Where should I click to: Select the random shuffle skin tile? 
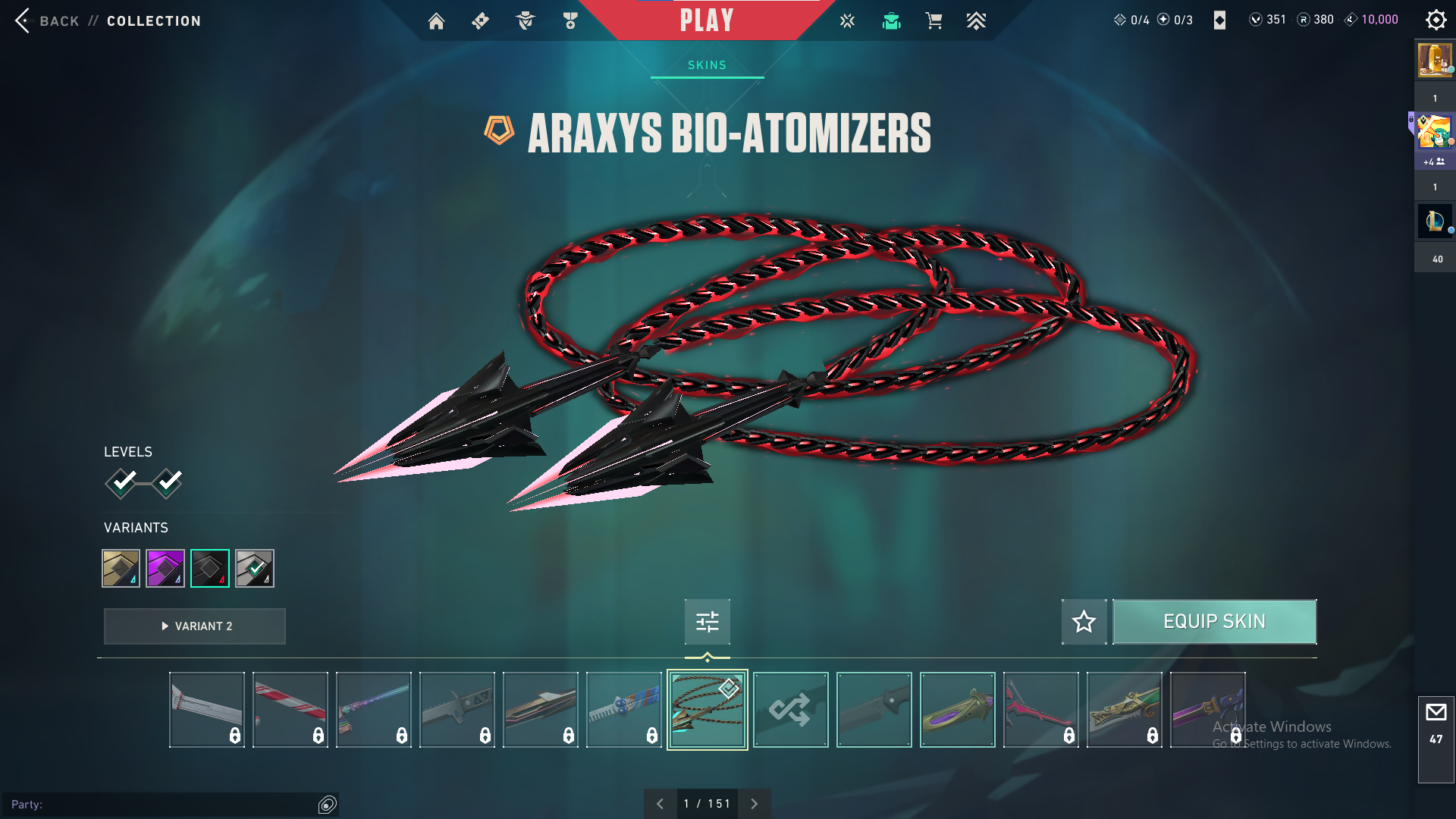click(790, 710)
